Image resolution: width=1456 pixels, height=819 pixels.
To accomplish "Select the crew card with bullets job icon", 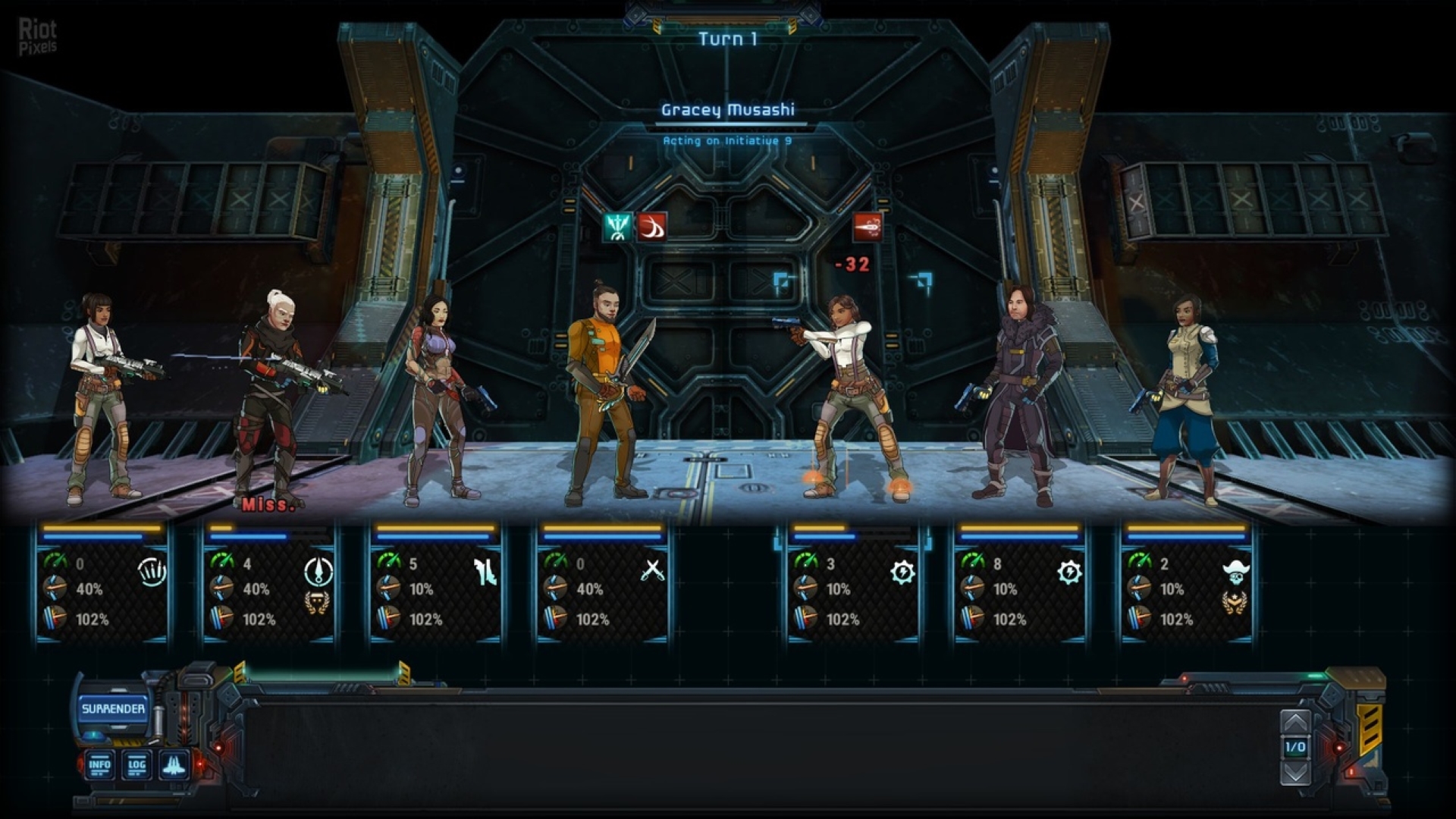I will [102, 584].
